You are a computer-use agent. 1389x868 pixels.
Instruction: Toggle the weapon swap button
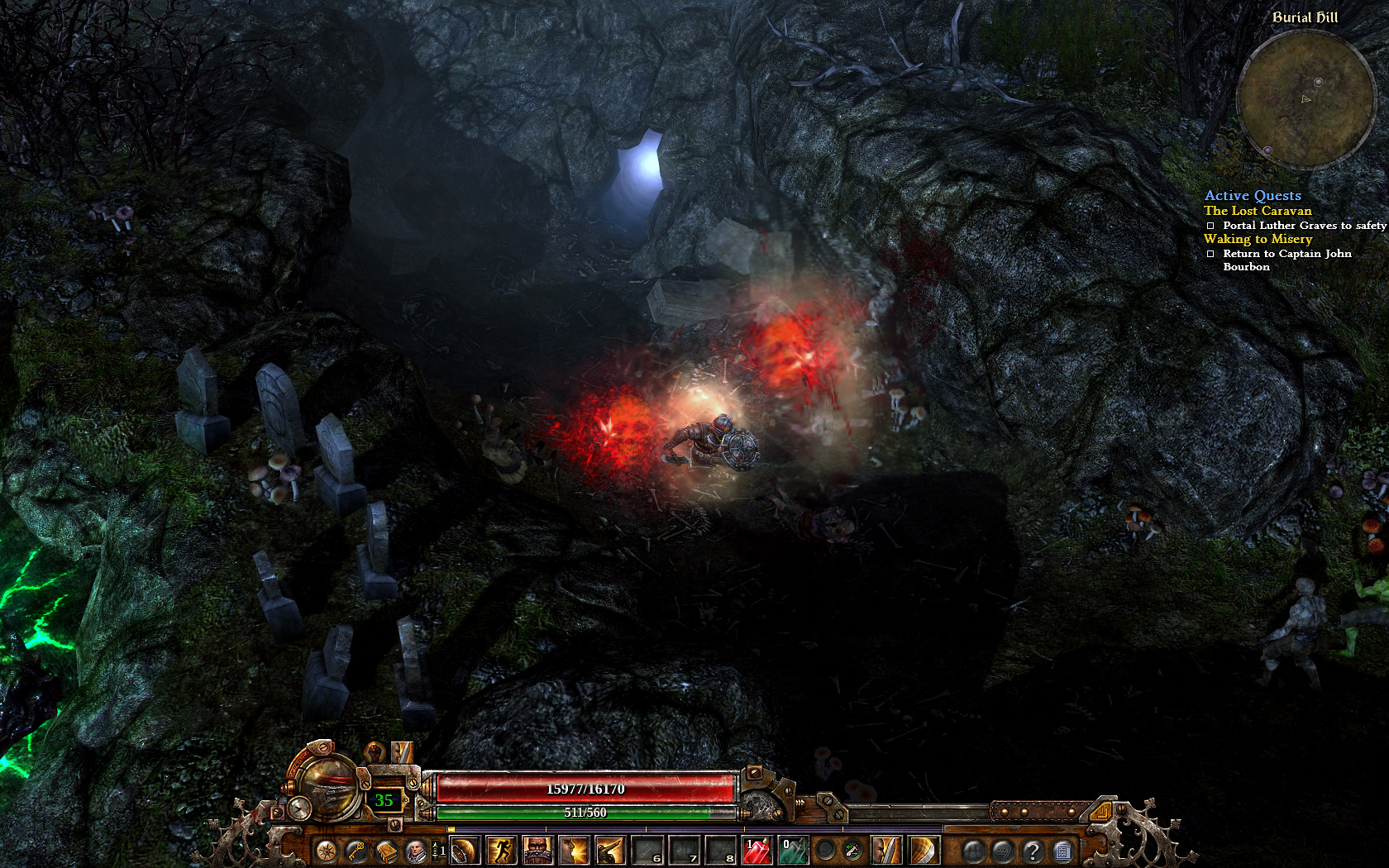click(x=852, y=850)
